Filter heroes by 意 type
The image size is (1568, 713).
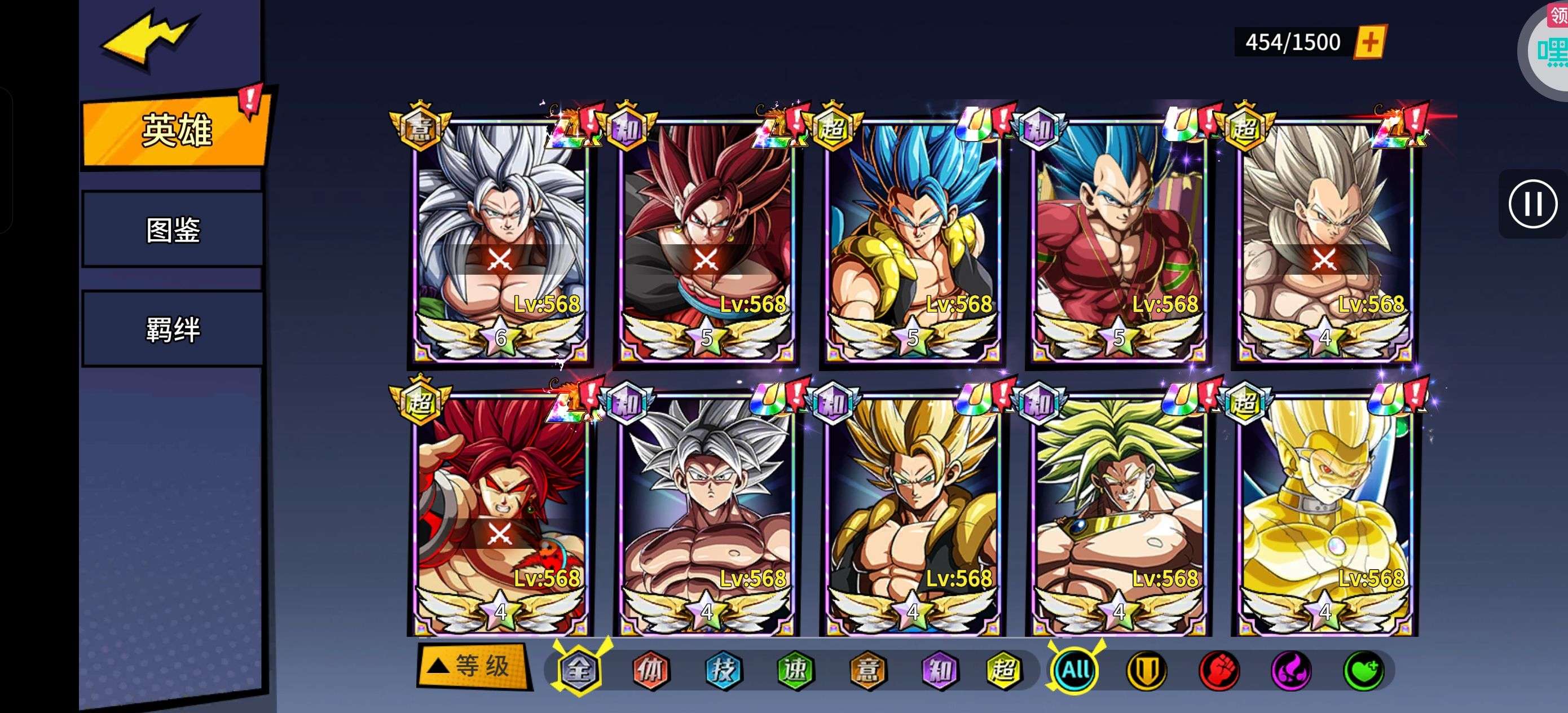click(868, 670)
